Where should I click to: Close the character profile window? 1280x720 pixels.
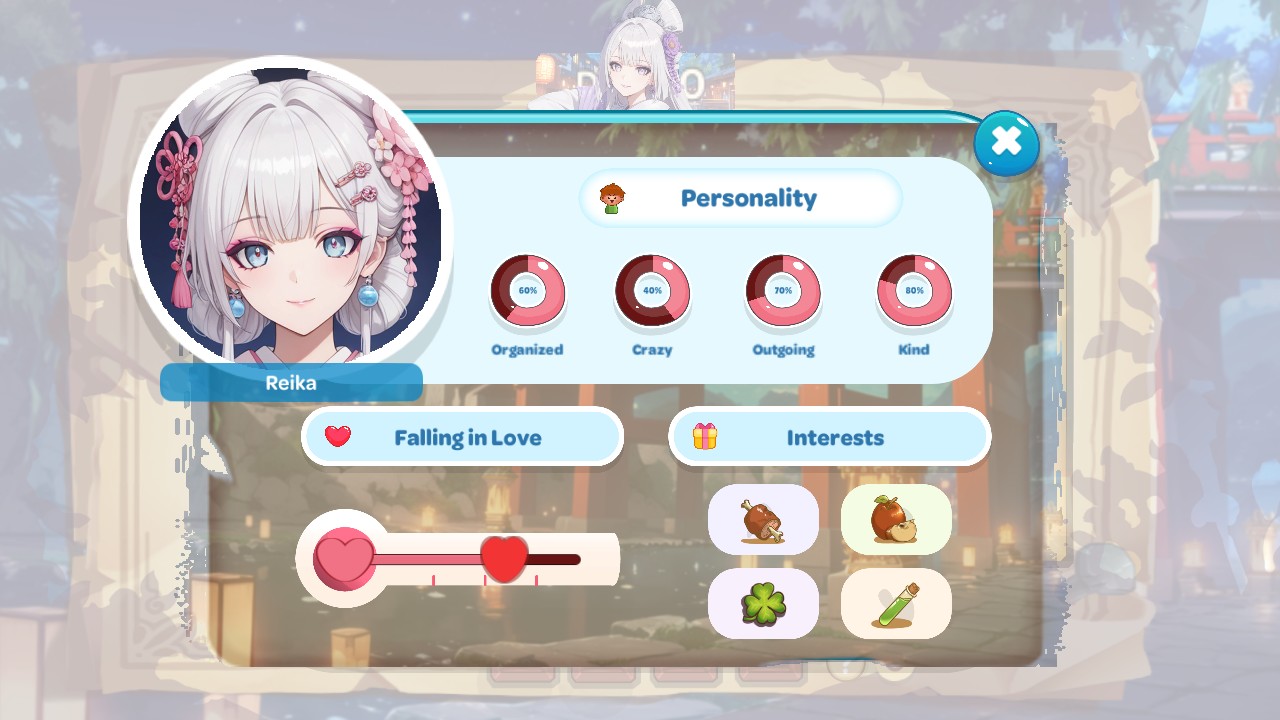[1006, 143]
